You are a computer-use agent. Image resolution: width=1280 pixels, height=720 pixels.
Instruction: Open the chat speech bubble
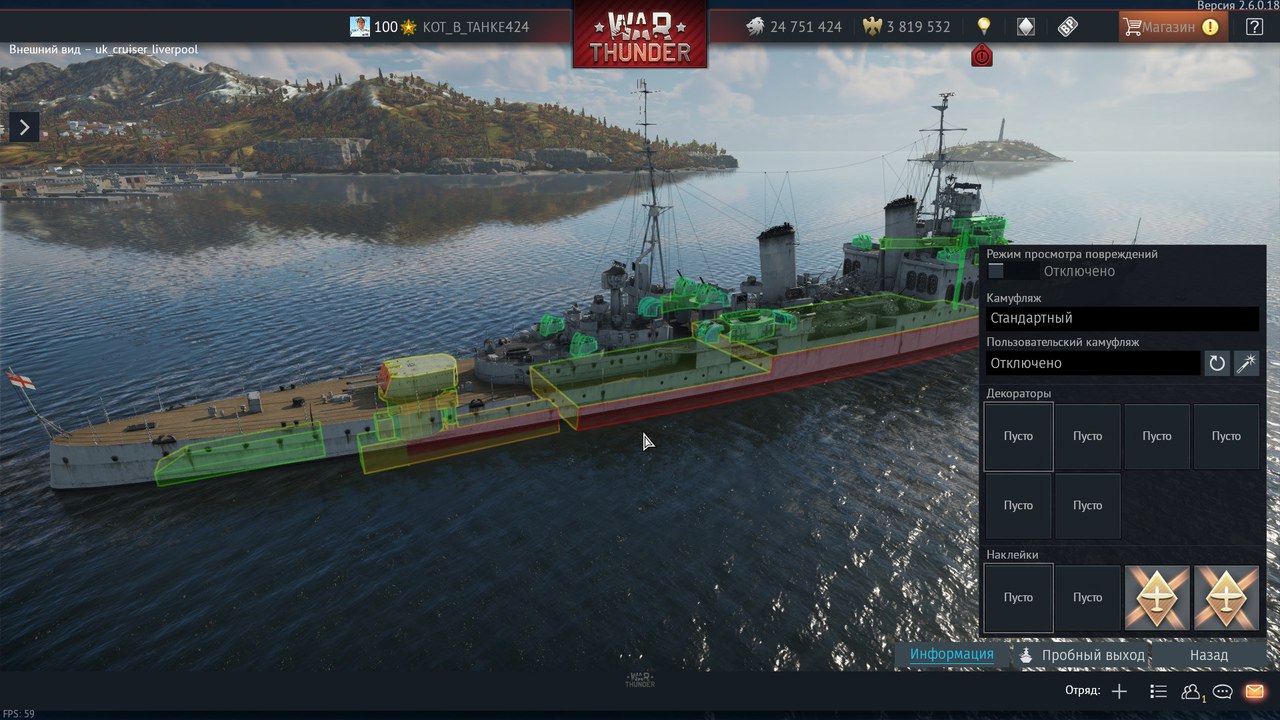coord(1222,691)
